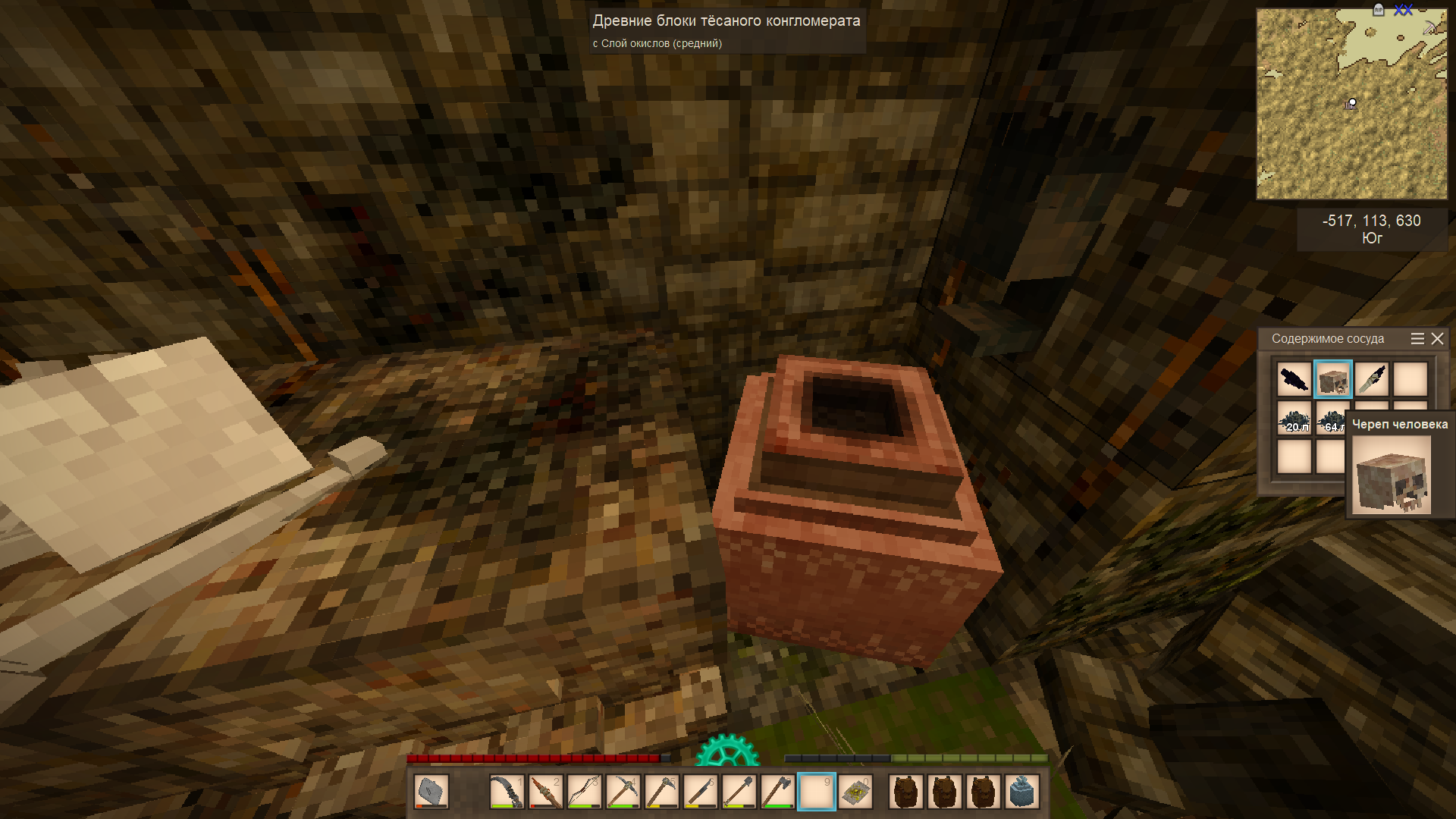Viewport: 1456px width, 819px height.
Task: Close the vessel contents window
Action: [1437, 339]
